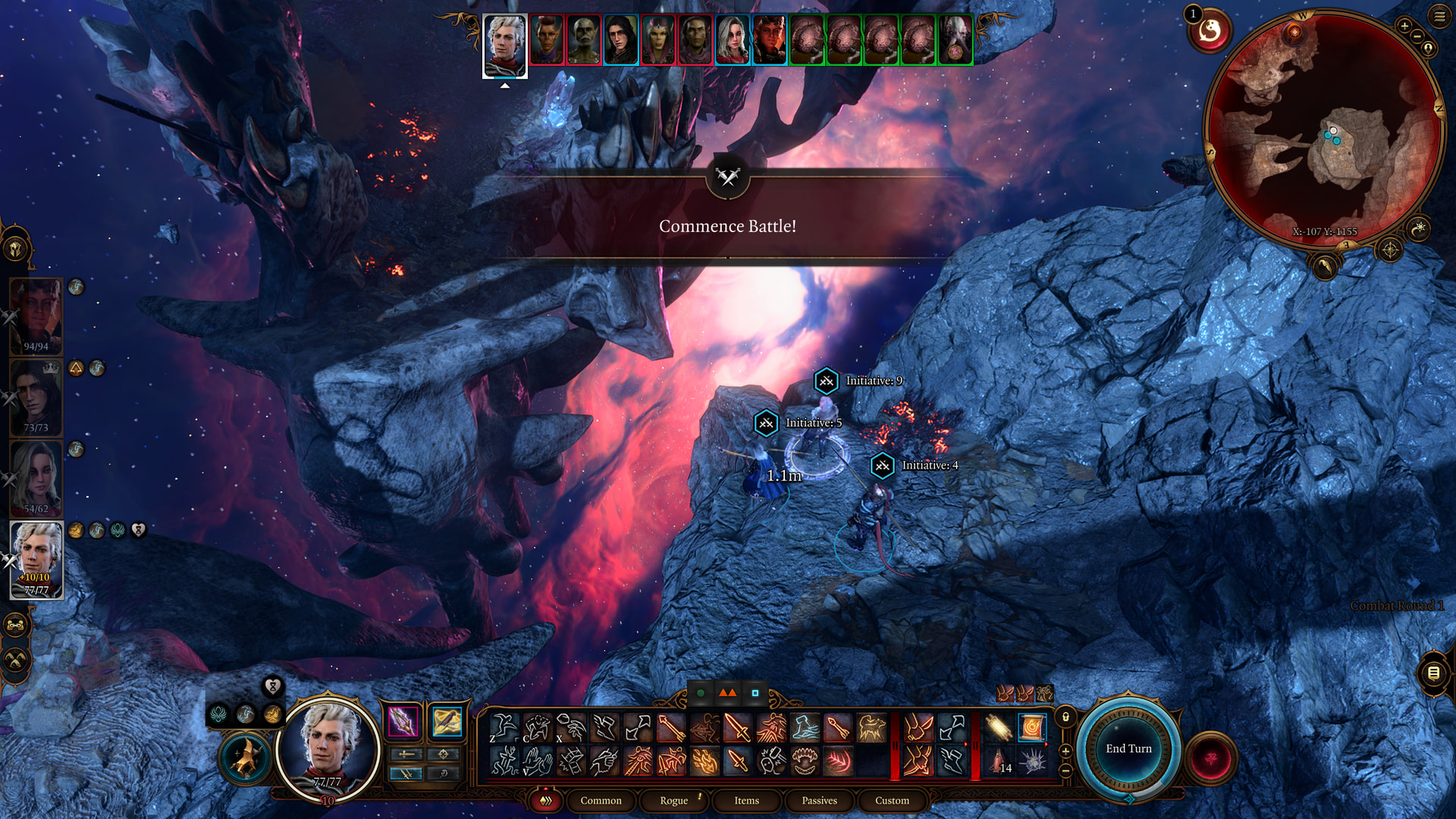Toggle the hotbar lock padlock button
This screenshot has width=1456, height=819.
(x=1065, y=717)
